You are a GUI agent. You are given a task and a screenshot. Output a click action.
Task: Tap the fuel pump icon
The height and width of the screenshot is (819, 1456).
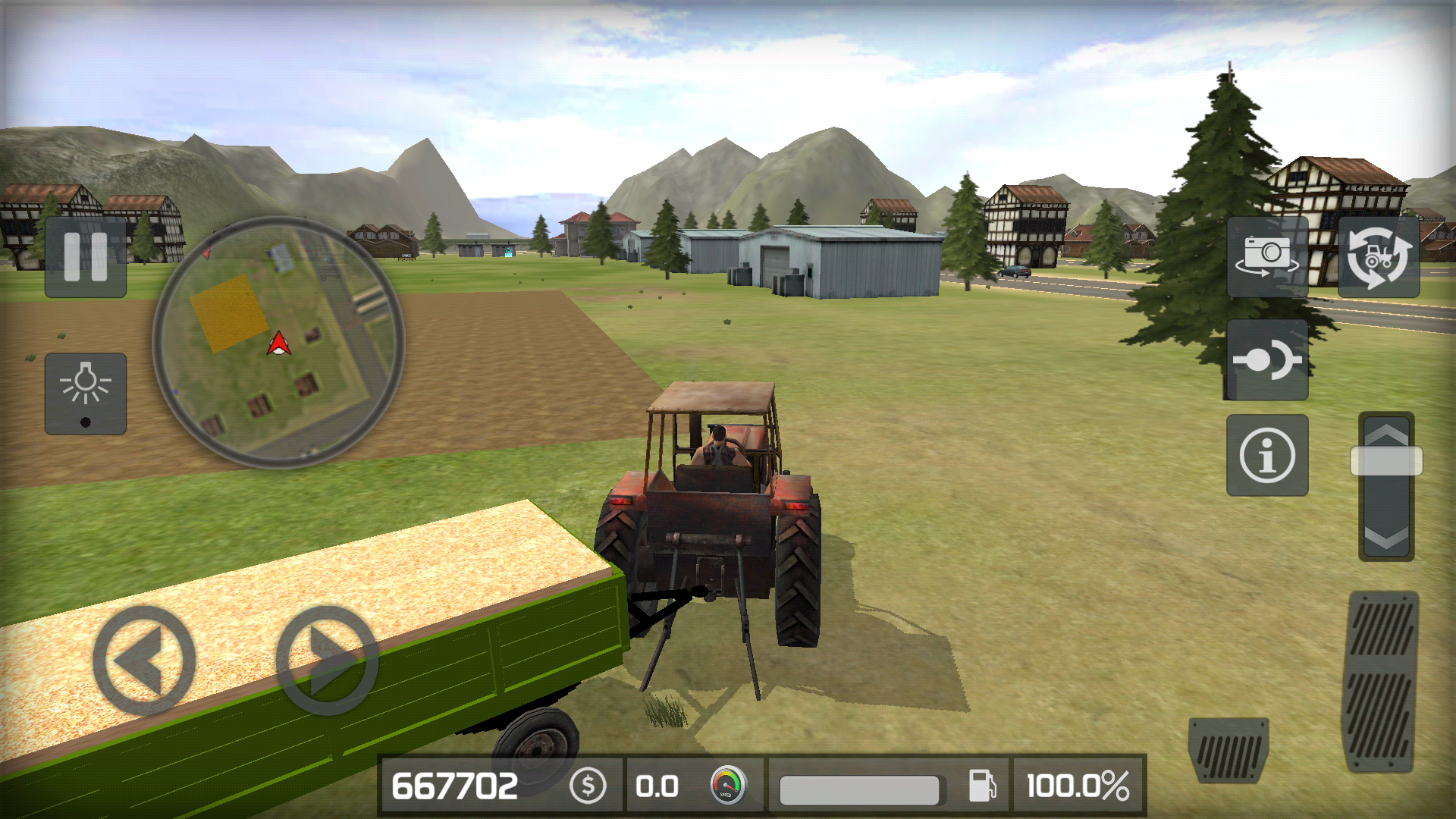[984, 787]
